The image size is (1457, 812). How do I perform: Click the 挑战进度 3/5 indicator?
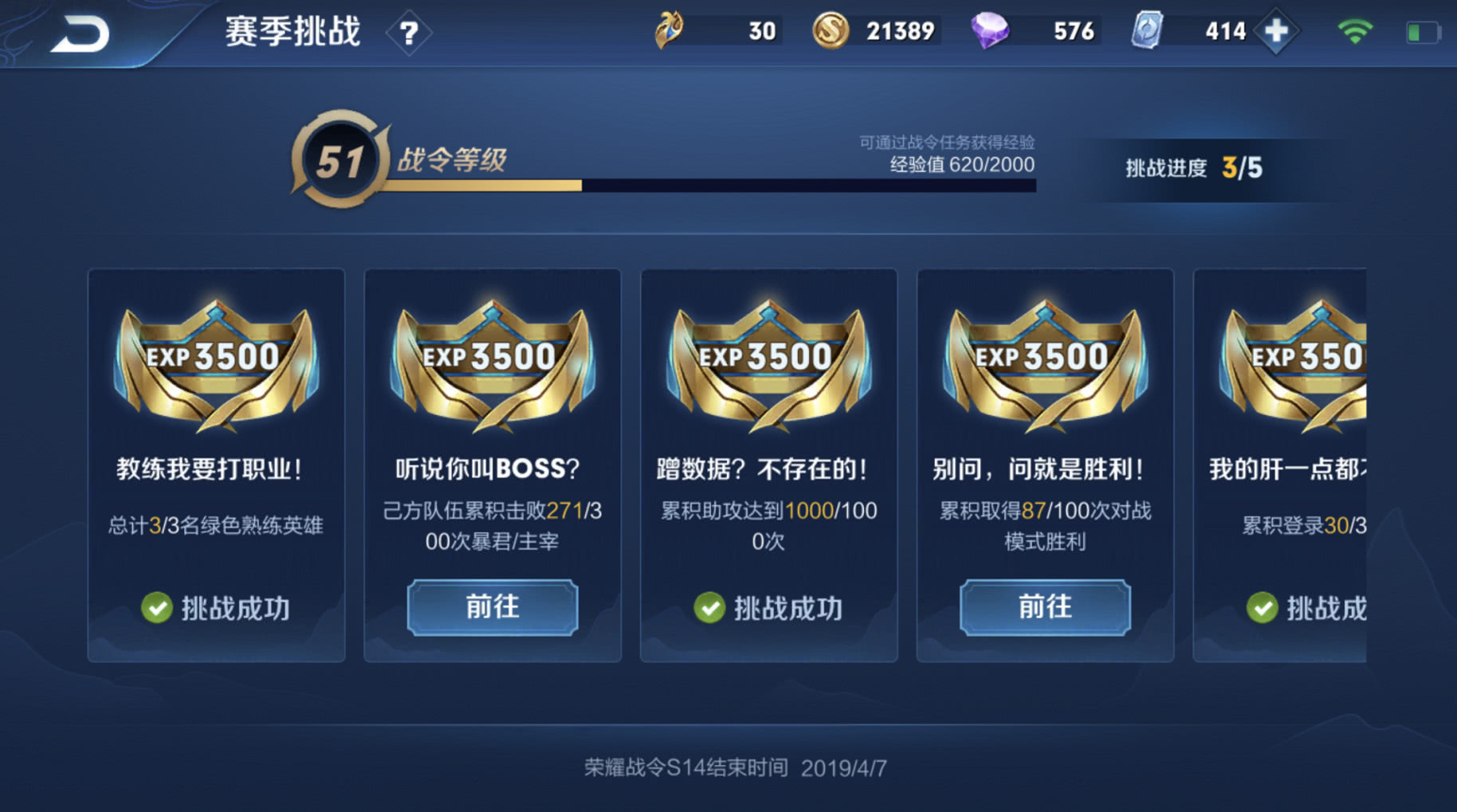click(x=1194, y=167)
